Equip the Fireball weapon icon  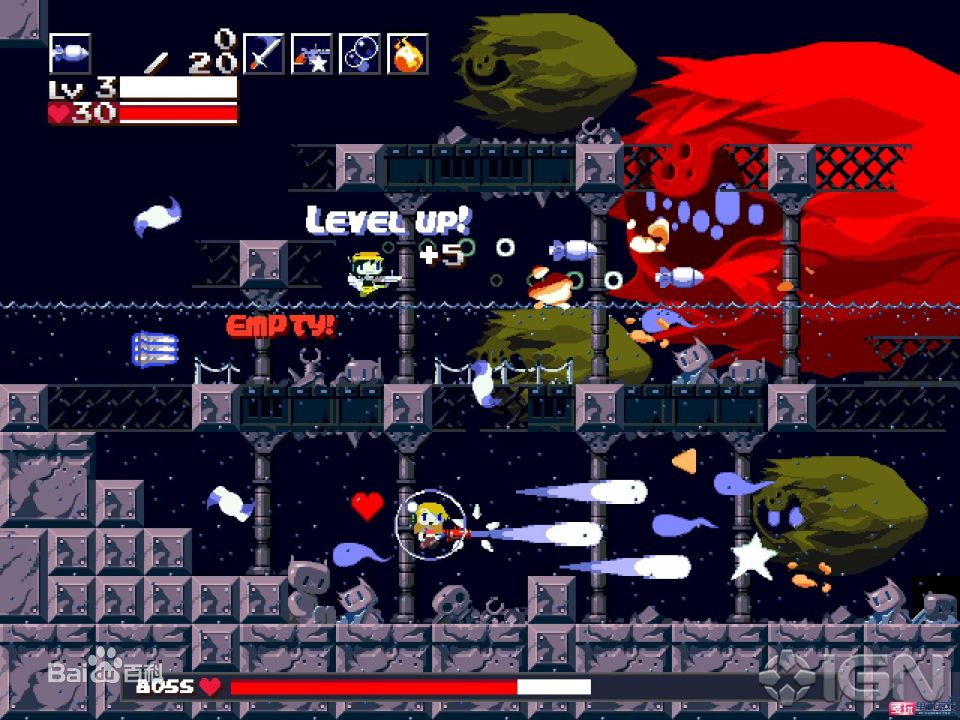point(408,53)
